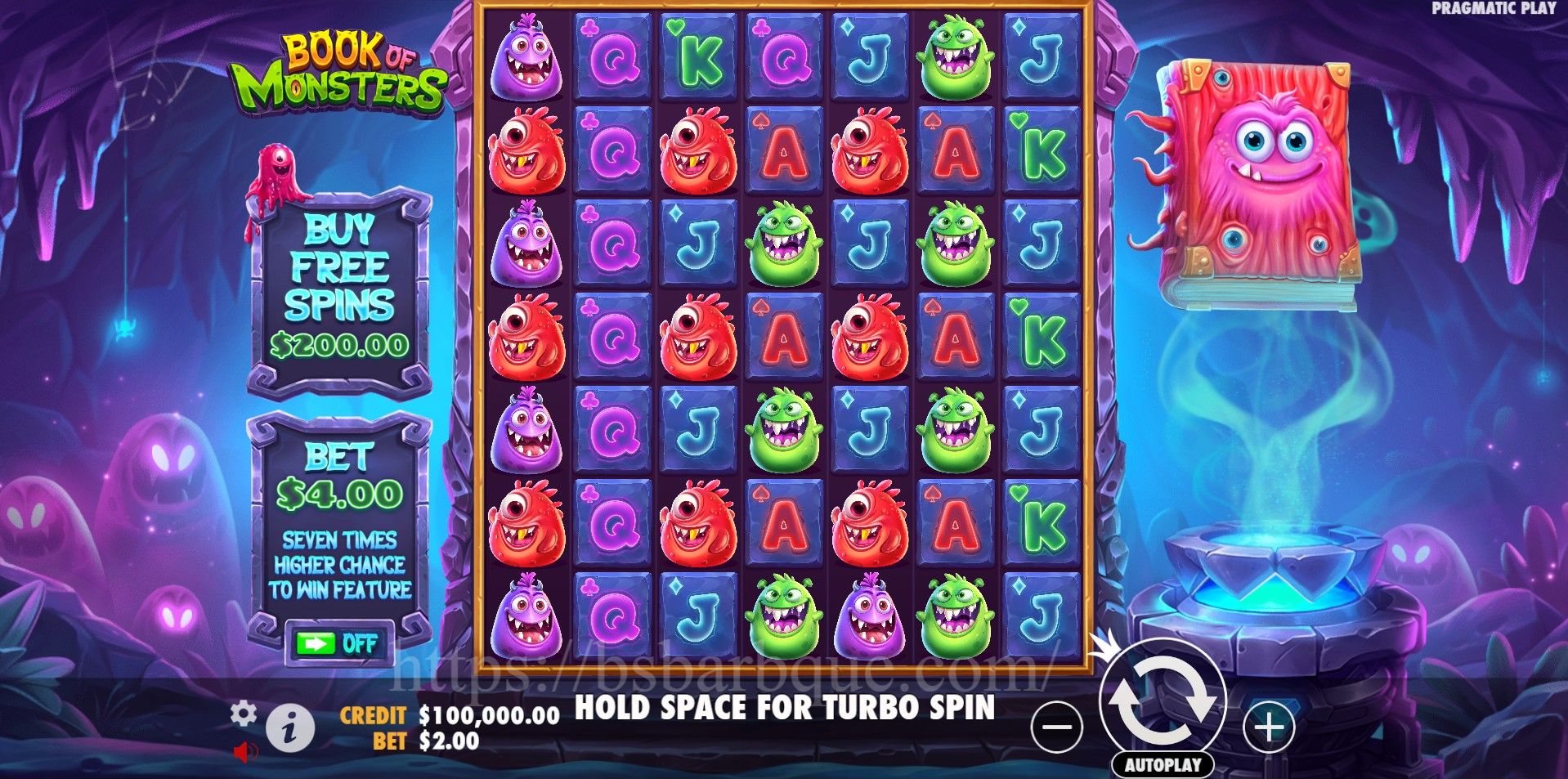Spin the reels with the circular arrow button

(1162, 701)
